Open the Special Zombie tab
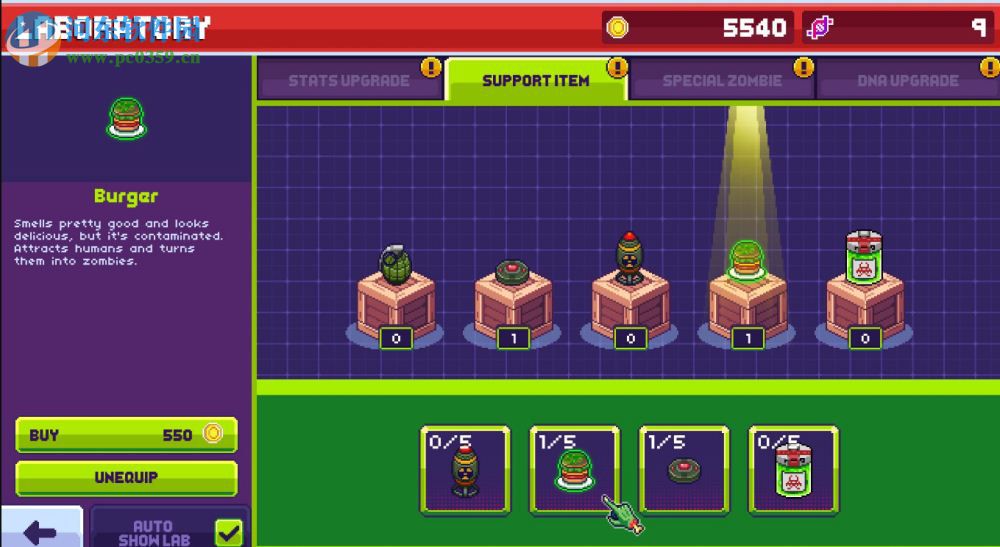This screenshot has width=1000, height=547. pyautogui.click(x=722, y=81)
